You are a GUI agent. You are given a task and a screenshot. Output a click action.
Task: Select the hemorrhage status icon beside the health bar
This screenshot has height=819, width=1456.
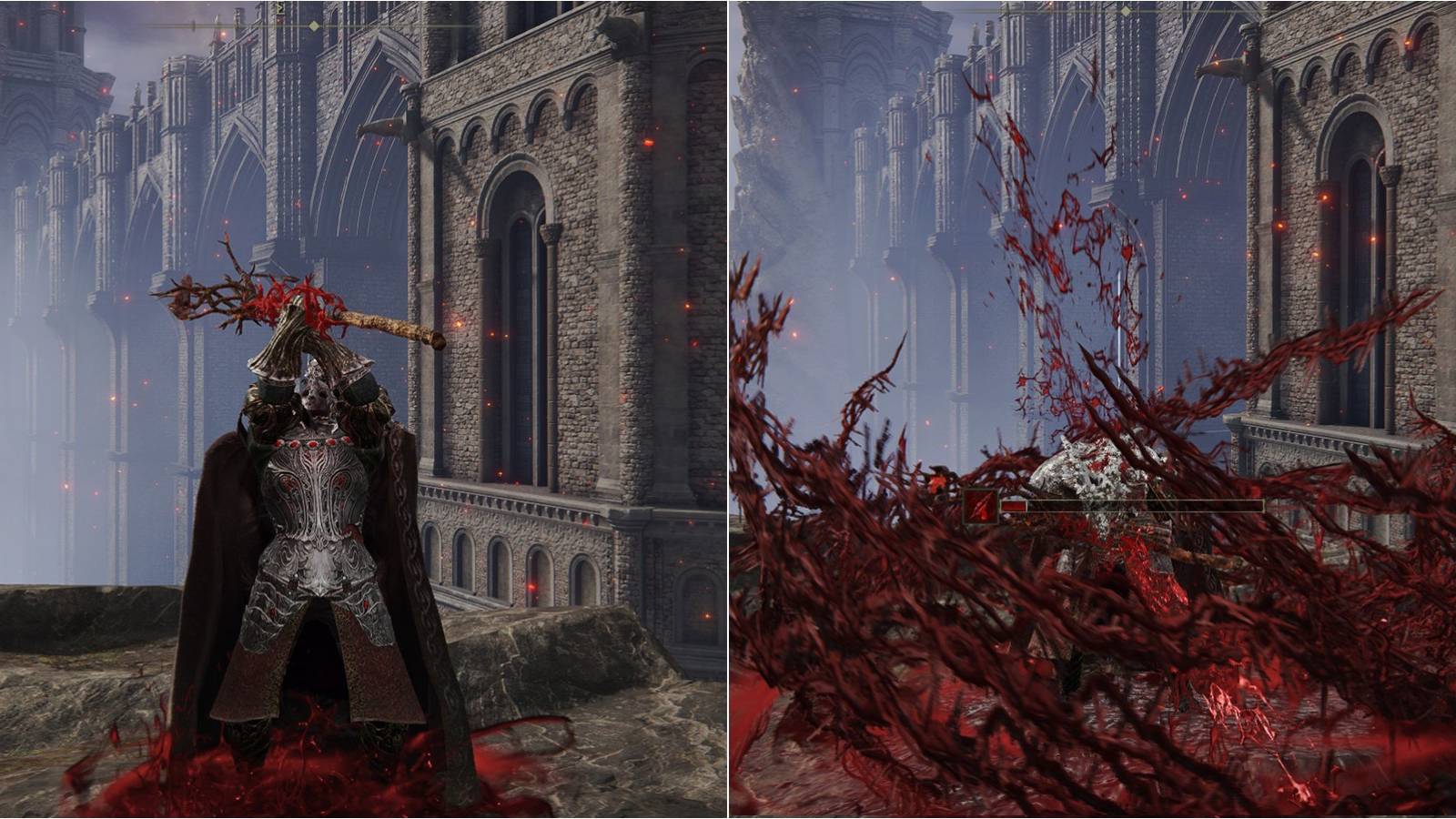point(979,506)
